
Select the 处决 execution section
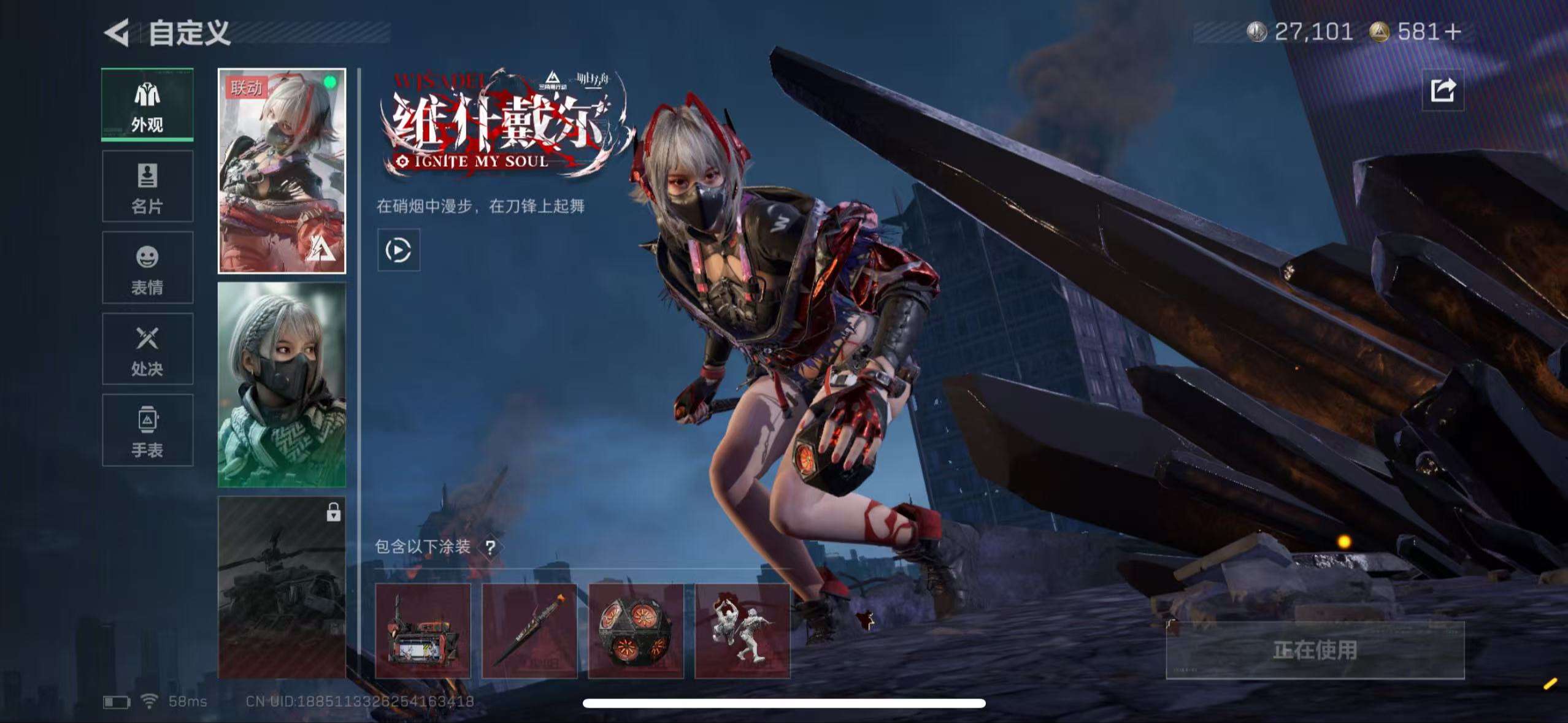(147, 348)
